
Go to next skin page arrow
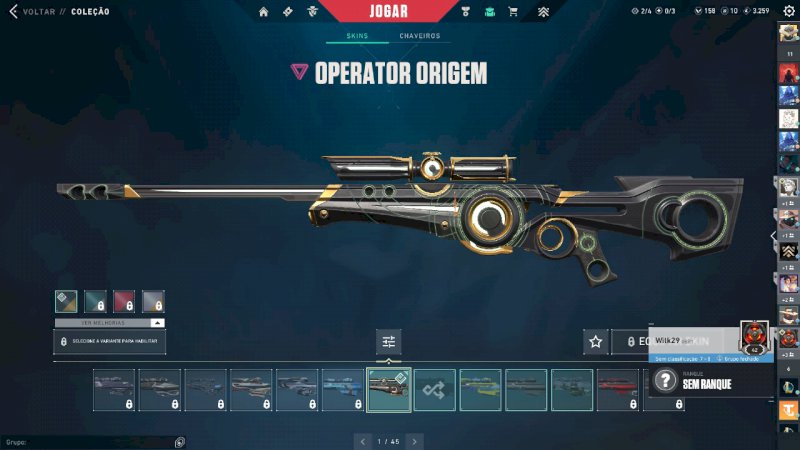coord(414,440)
